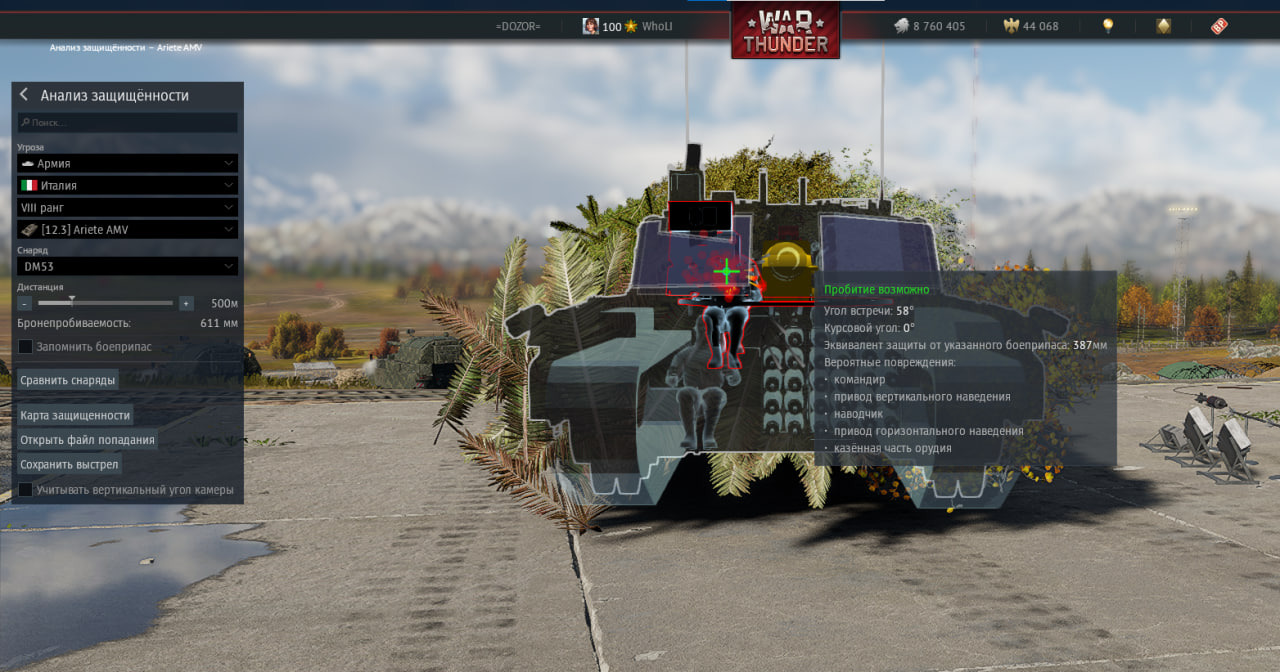Click the Сравнить снаряды button
The image size is (1280, 672).
click(x=68, y=380)
